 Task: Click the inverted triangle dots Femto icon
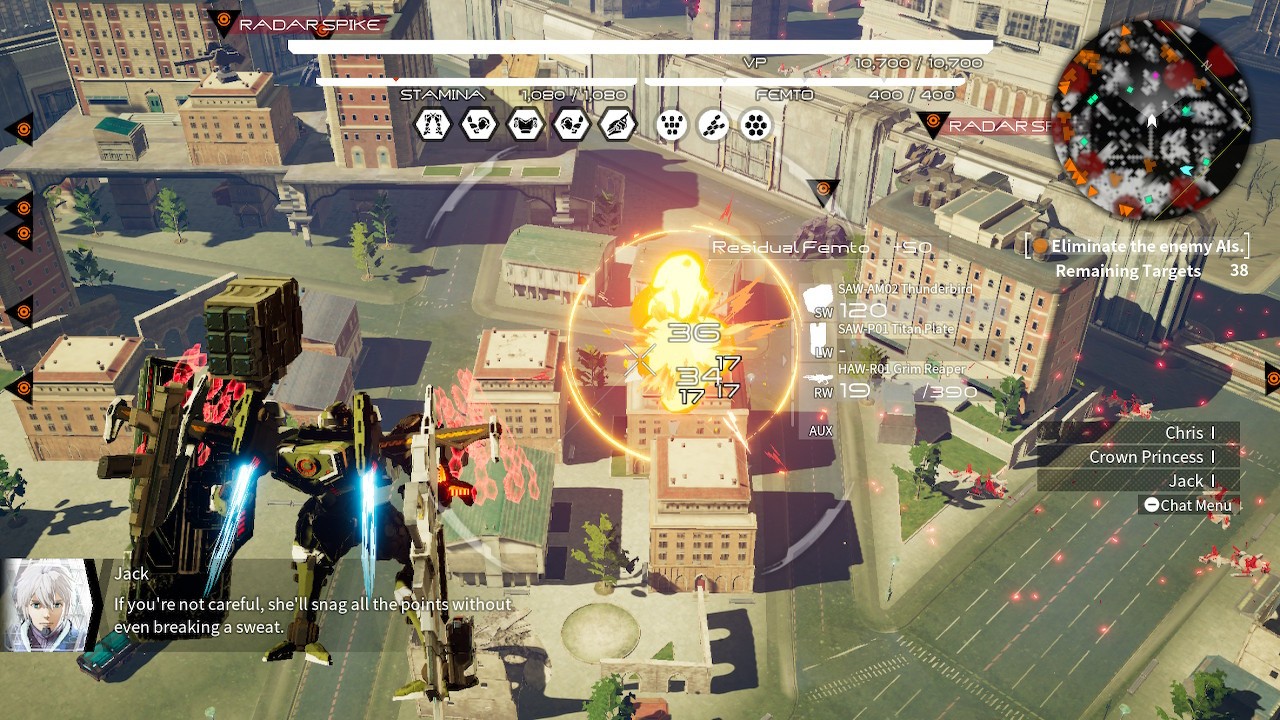(672, 125)
